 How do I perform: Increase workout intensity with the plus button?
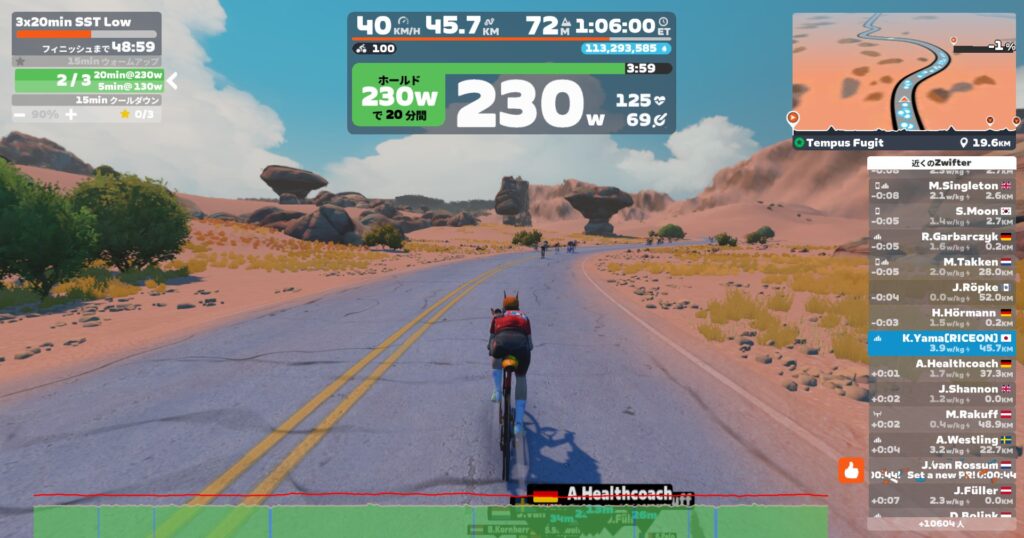pos(71,114)
